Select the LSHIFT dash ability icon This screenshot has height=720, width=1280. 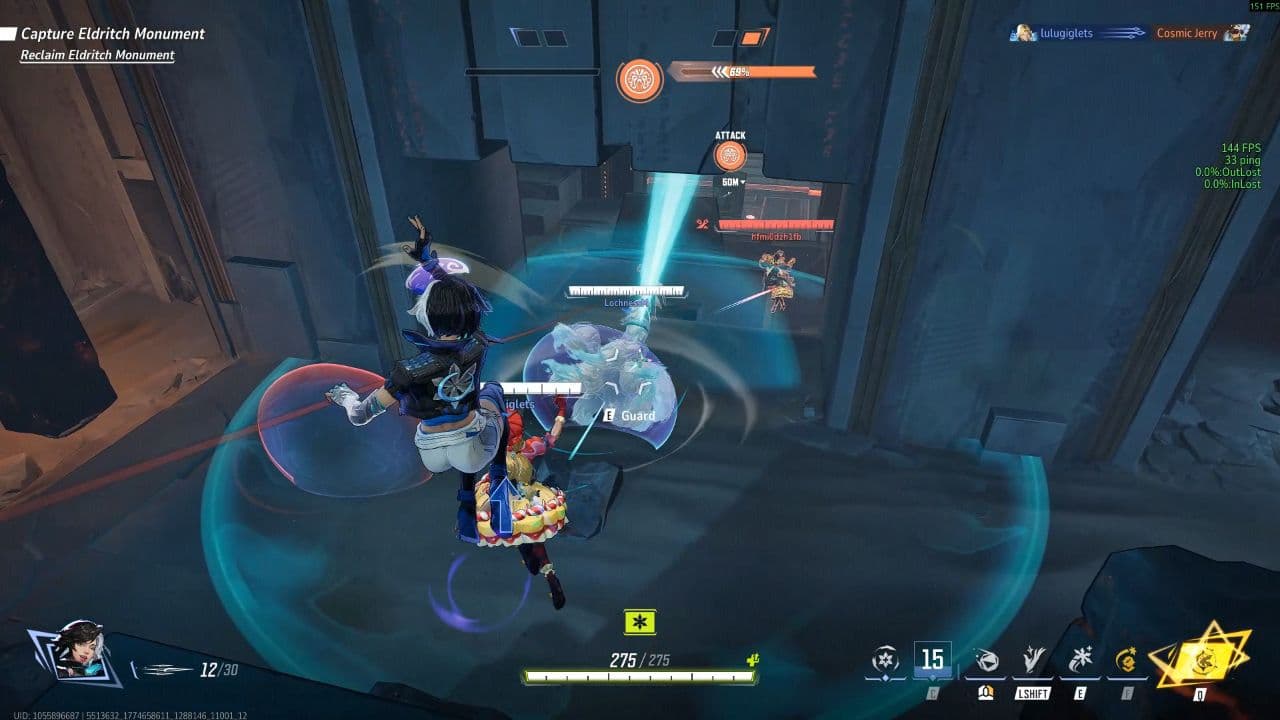click(1034, 659)
